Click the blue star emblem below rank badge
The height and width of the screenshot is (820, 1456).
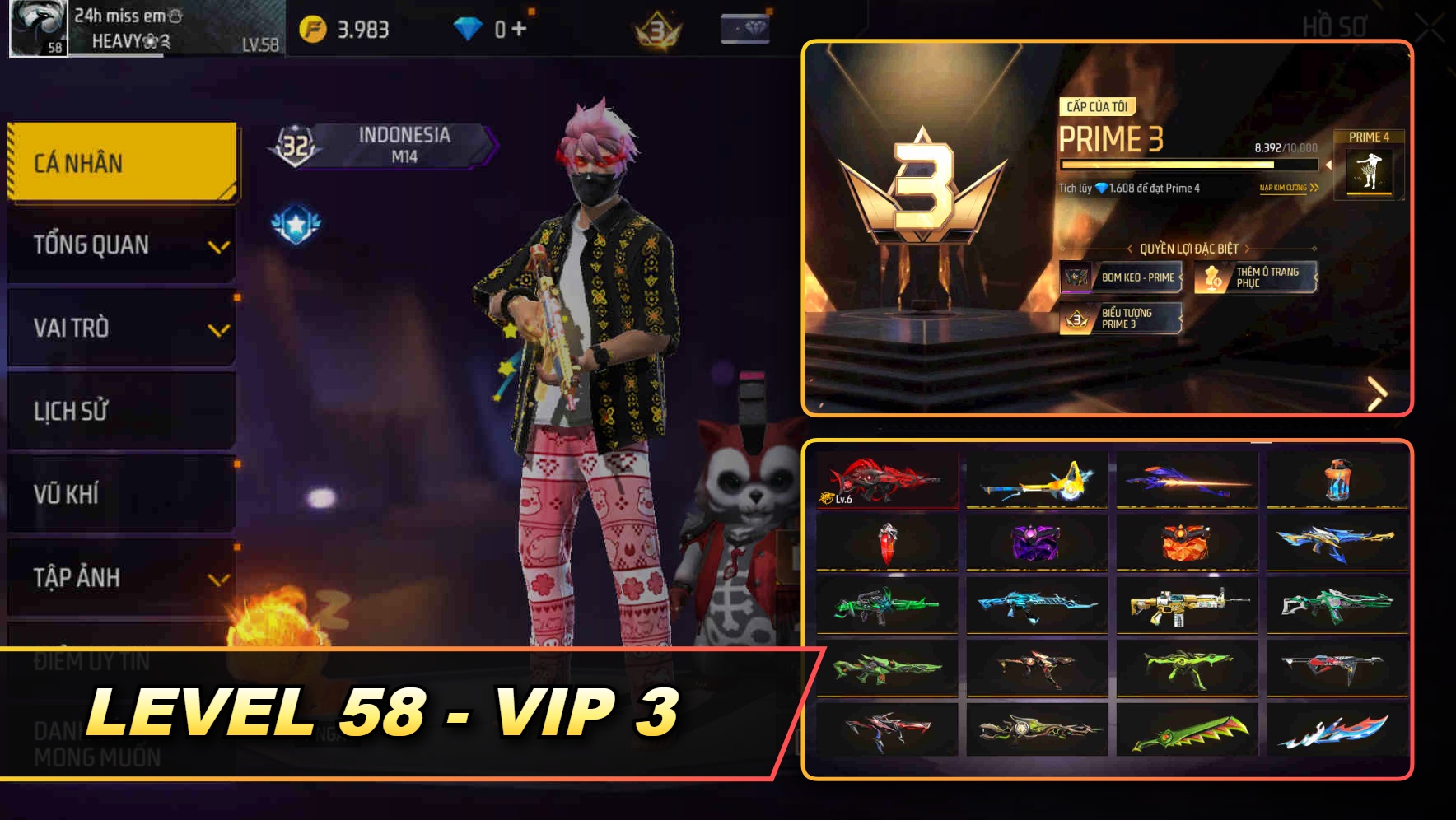pos(295,221)
